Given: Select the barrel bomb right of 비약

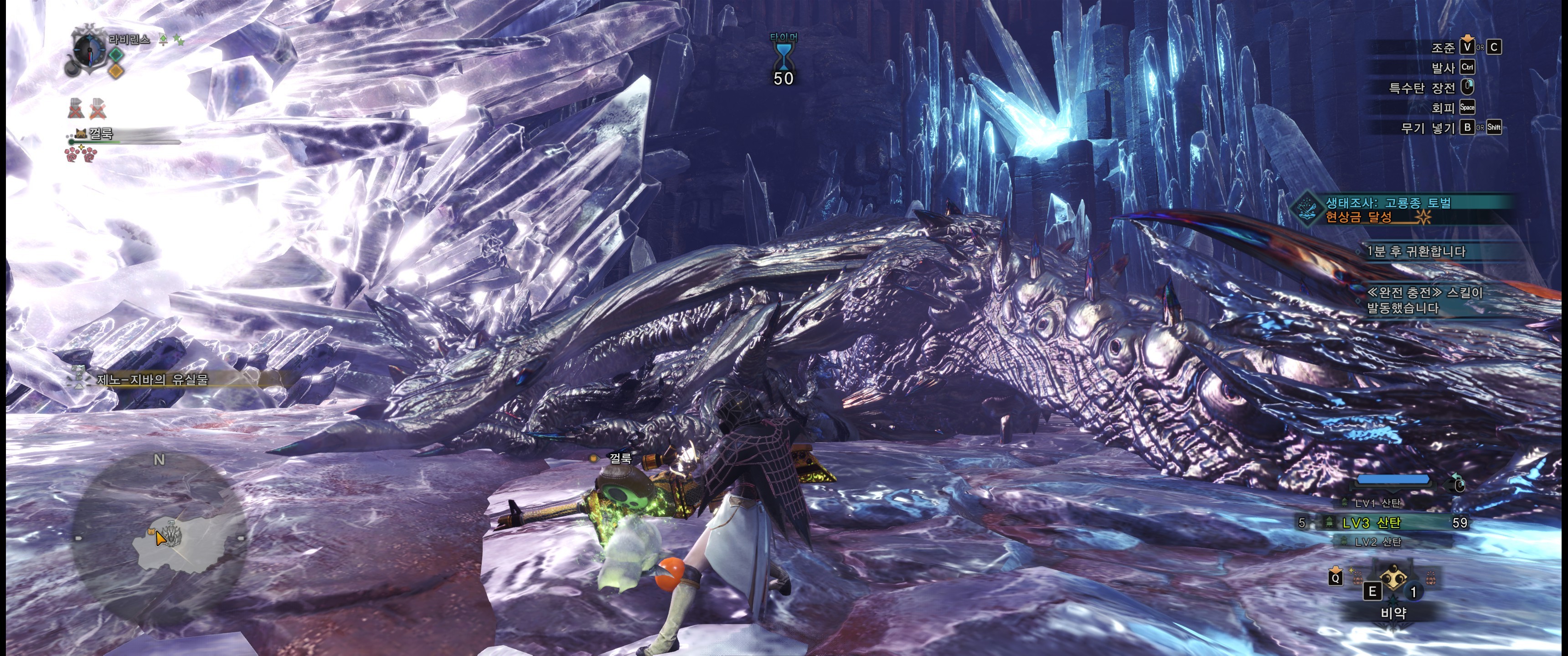Looking at the screenshot, I should [1430, 578].
